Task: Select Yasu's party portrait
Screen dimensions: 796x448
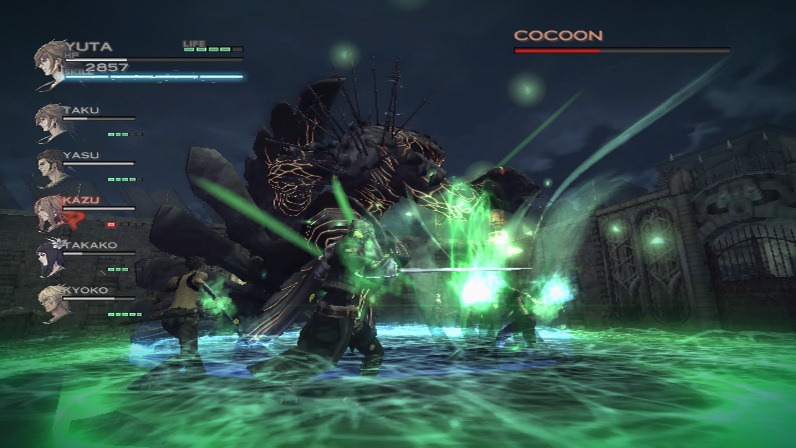Action: pos(50,167)
